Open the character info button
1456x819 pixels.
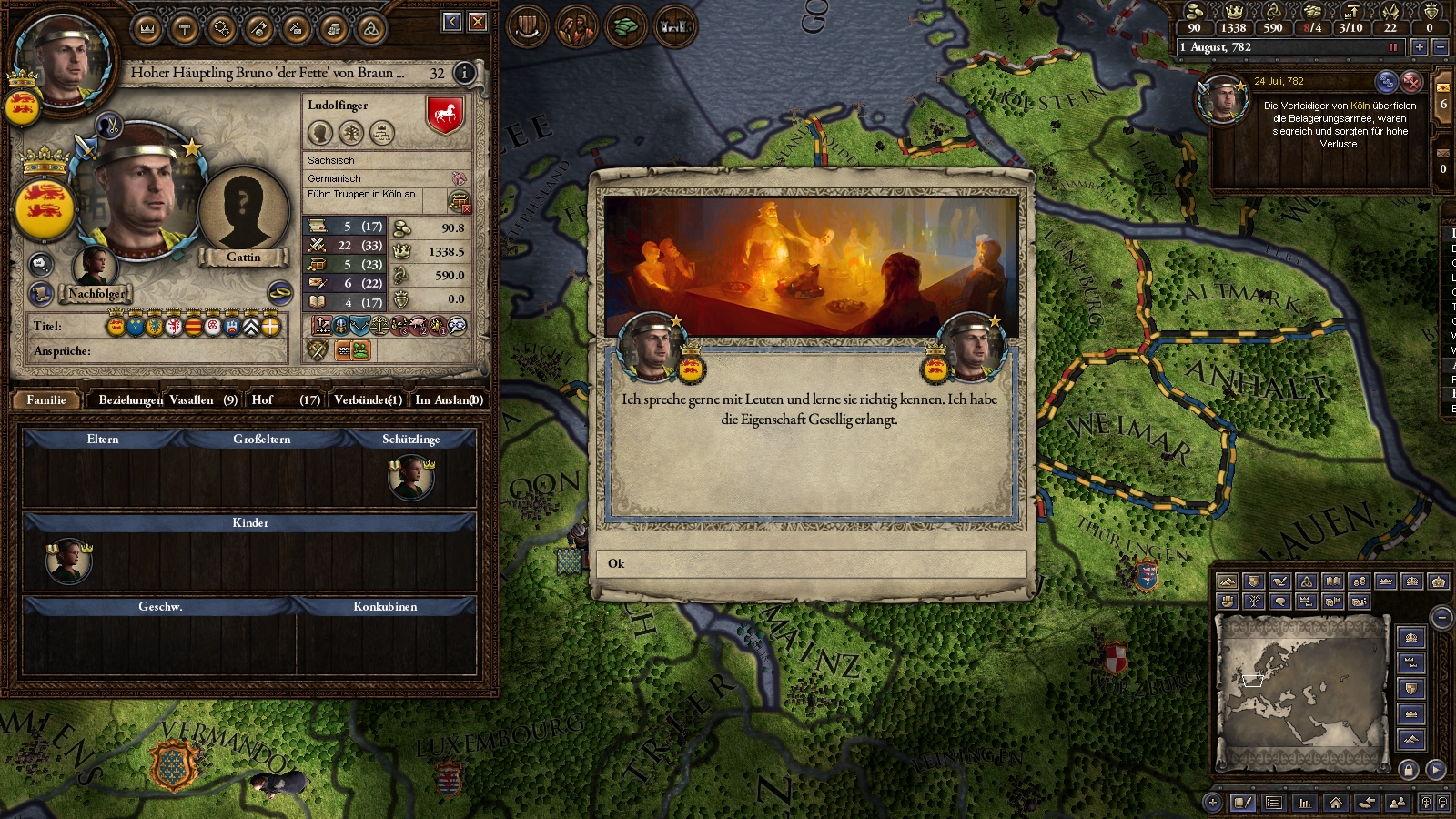tap(464, 73)
